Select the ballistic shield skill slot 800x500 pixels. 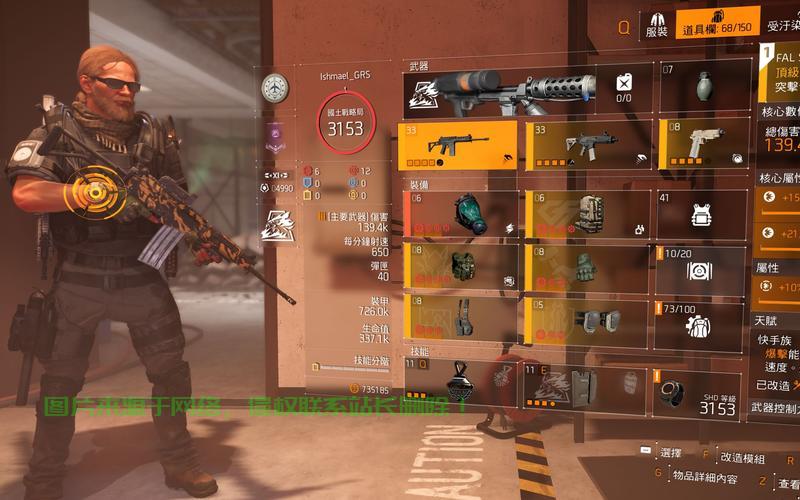(x=585, y=387)
